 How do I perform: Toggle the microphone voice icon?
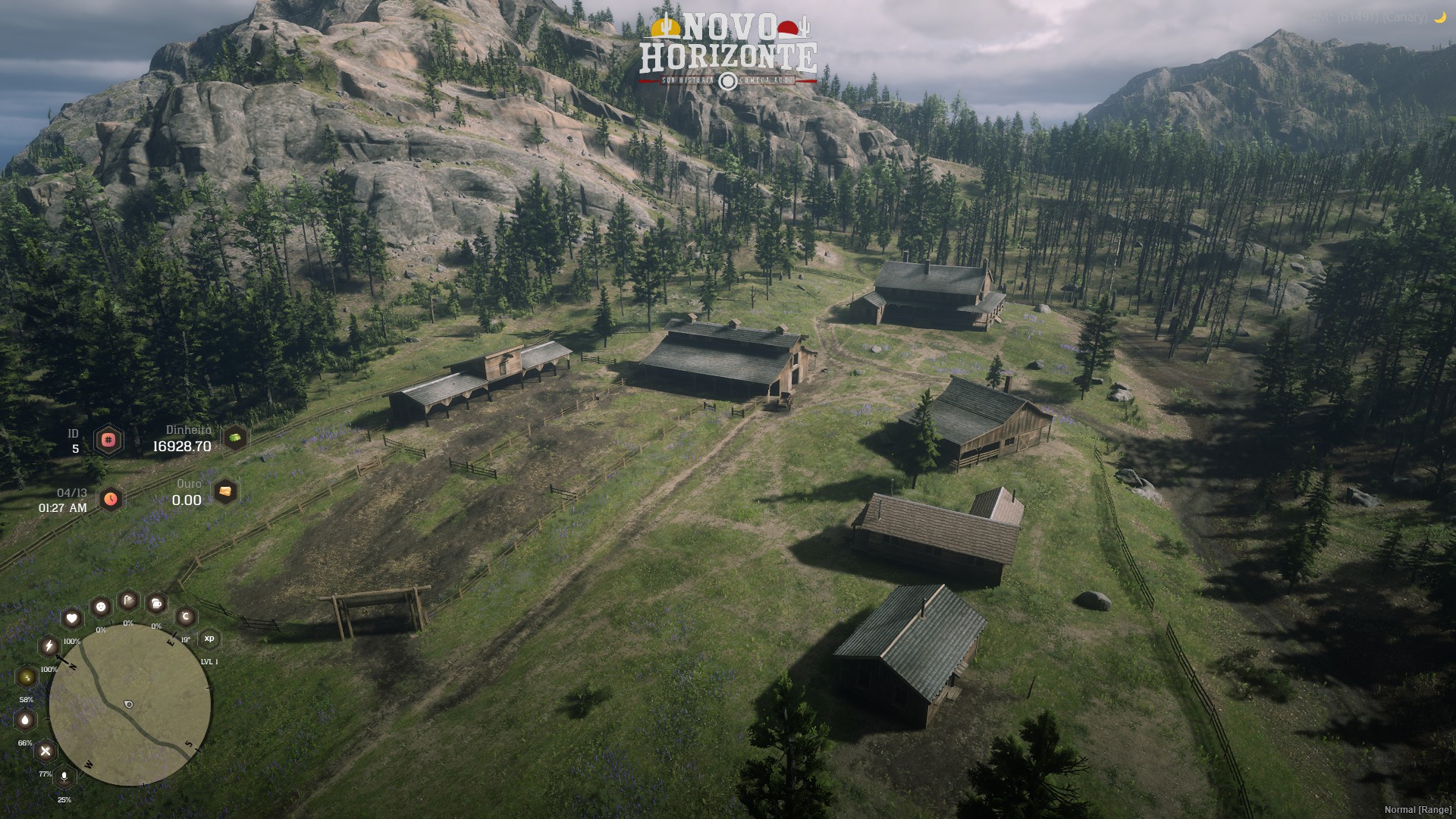pyautogui.click(x=64, y=777)
